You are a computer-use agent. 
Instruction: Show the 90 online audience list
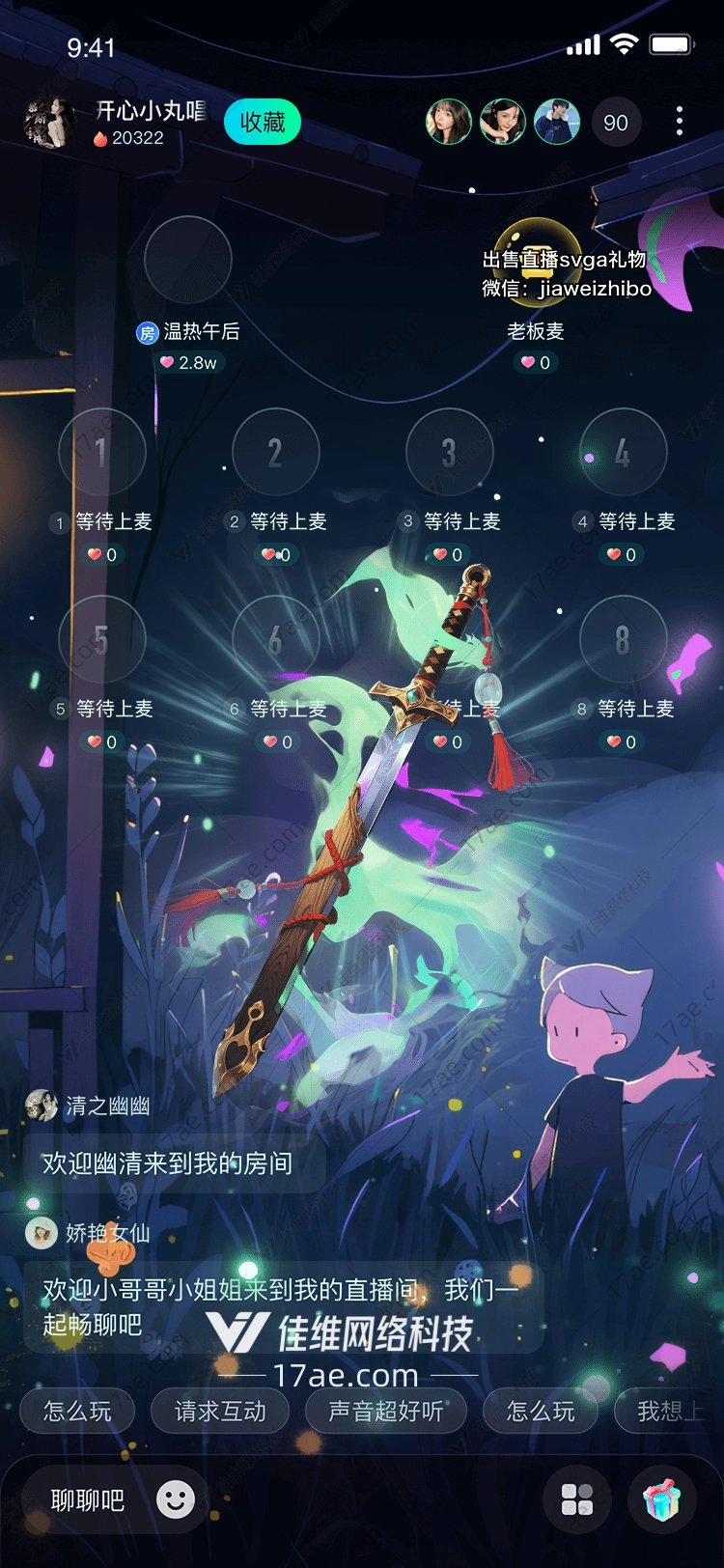pyautogui.click(x=615, y=123)
